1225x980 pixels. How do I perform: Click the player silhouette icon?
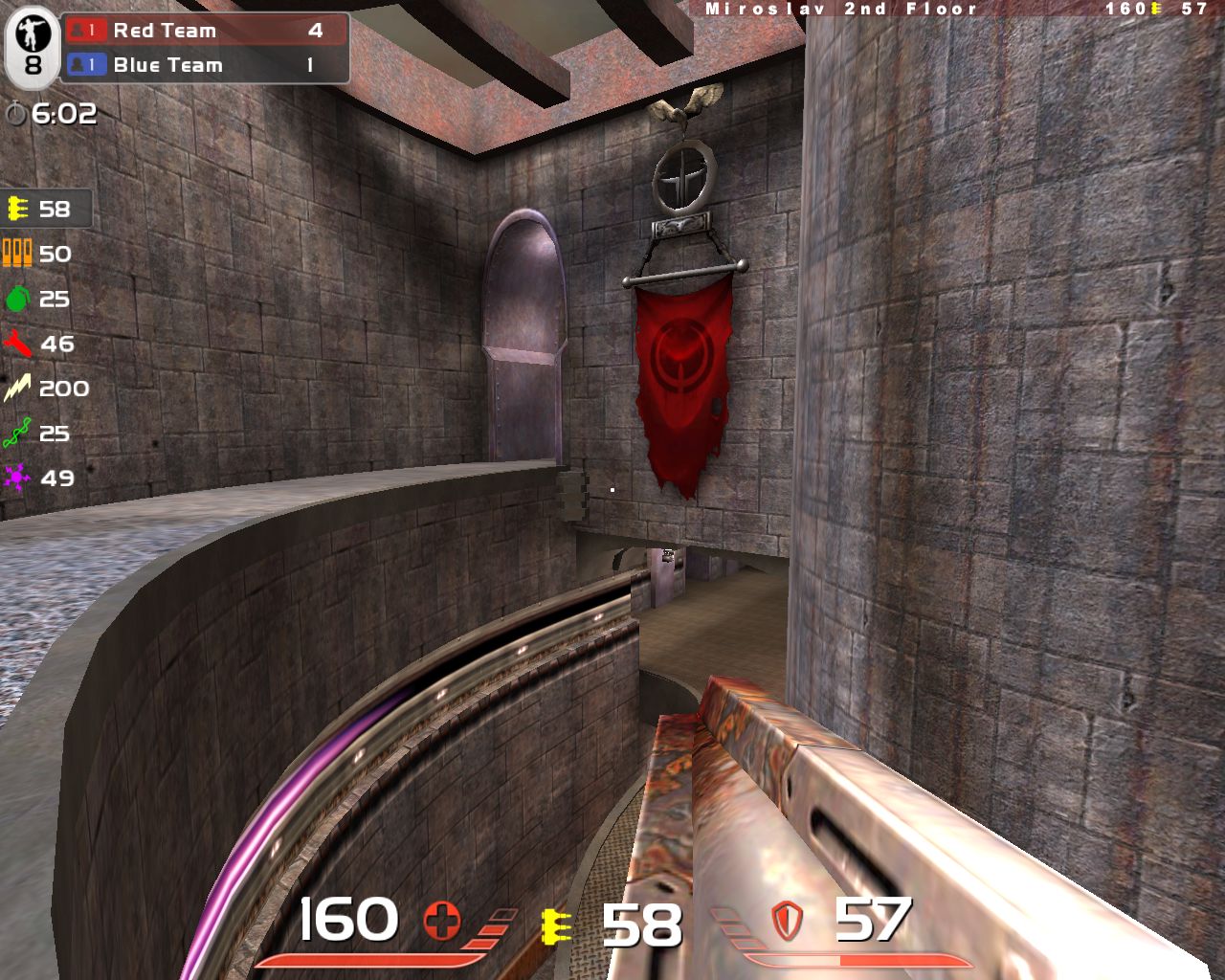point(33,34)
